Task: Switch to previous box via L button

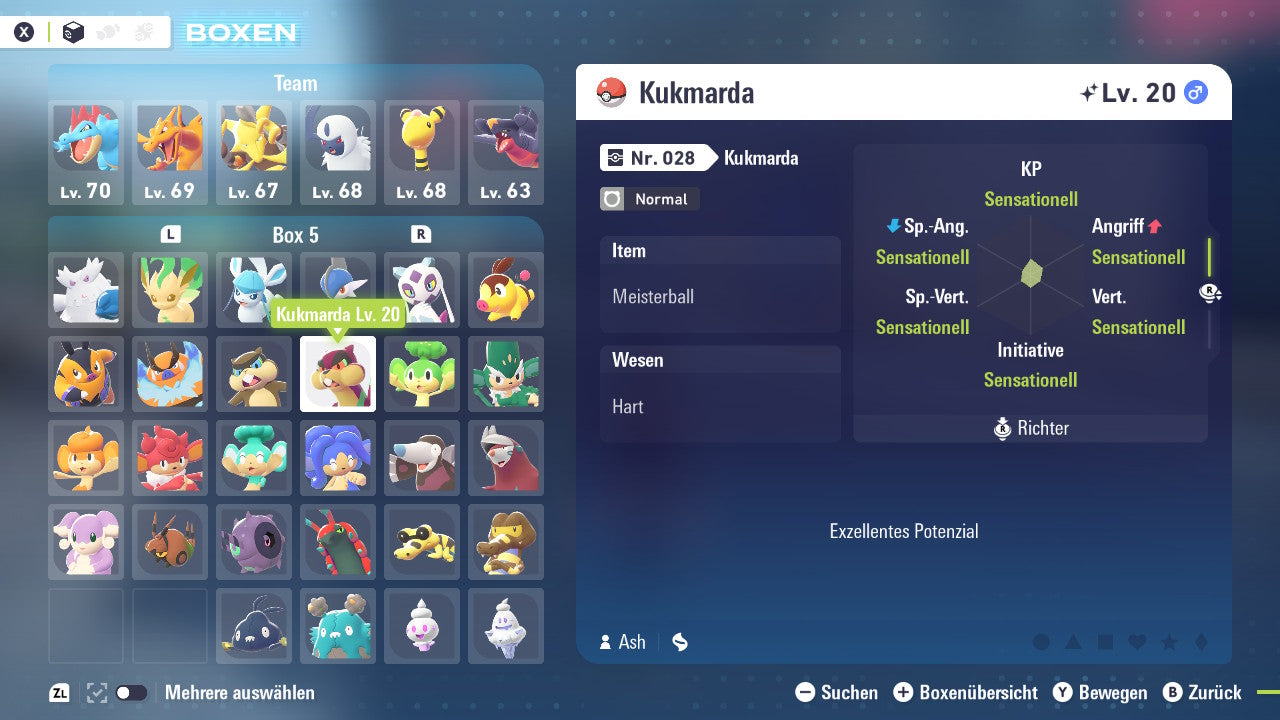Action: click(x=170, y=235)
